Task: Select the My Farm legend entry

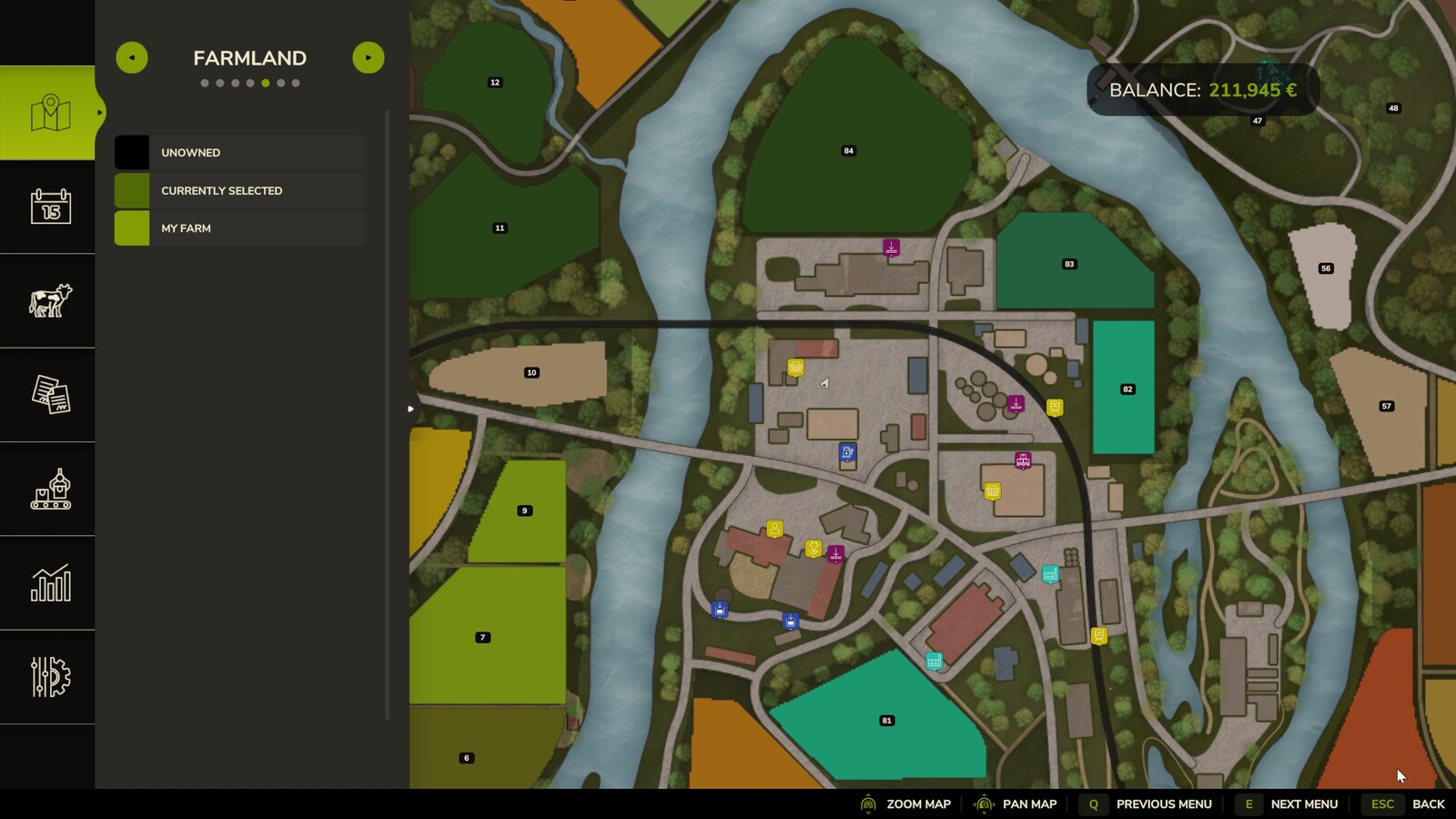Action: click(238, 228)
